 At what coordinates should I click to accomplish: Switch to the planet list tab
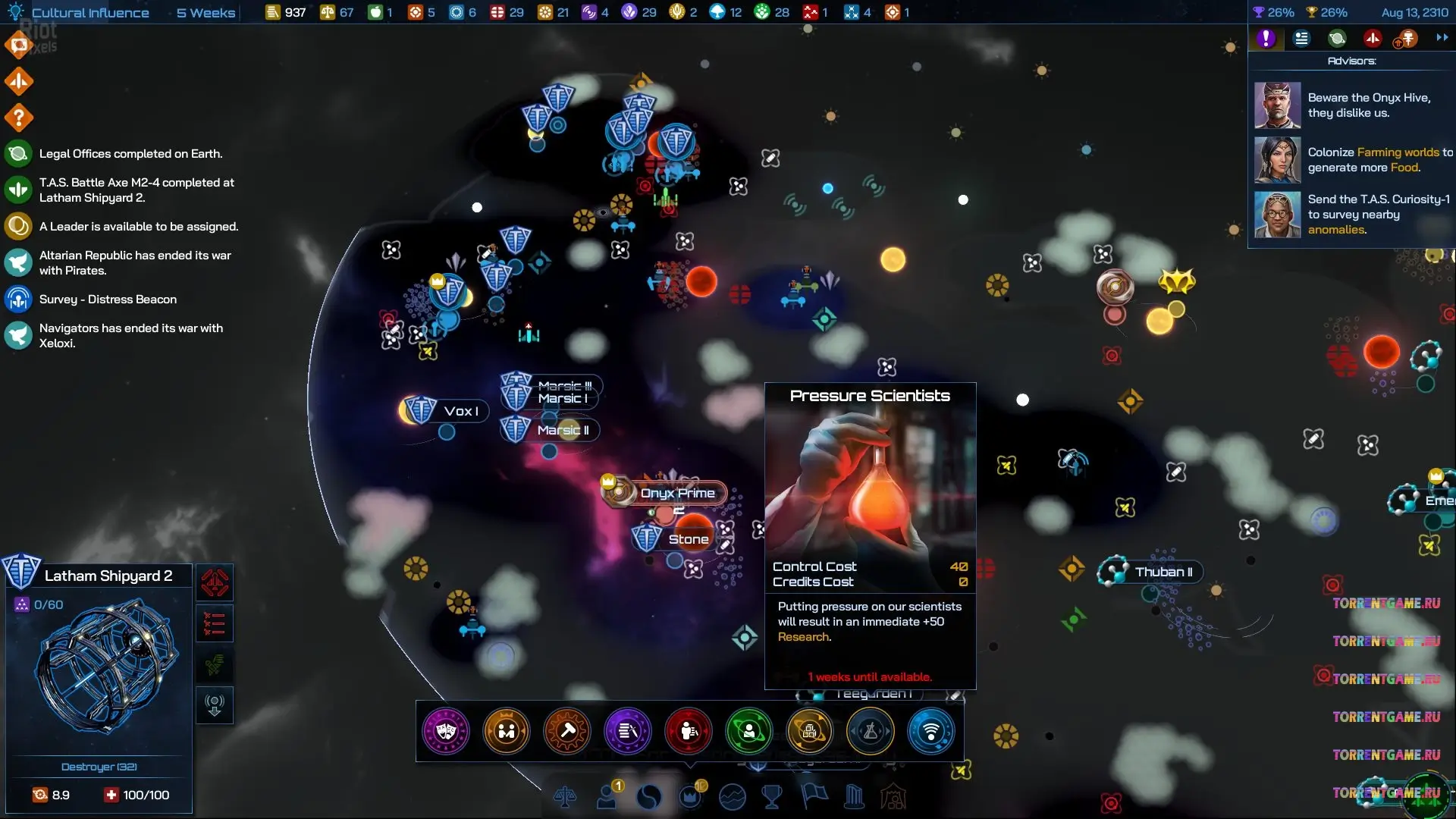pyautogui.click(x=1337, y=38)
